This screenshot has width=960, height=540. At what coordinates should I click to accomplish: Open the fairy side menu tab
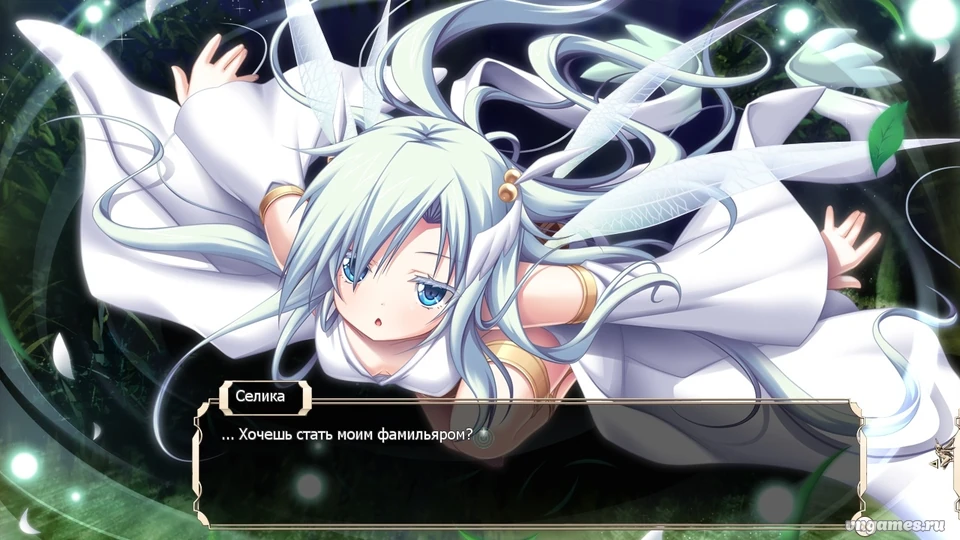[942, 455]
